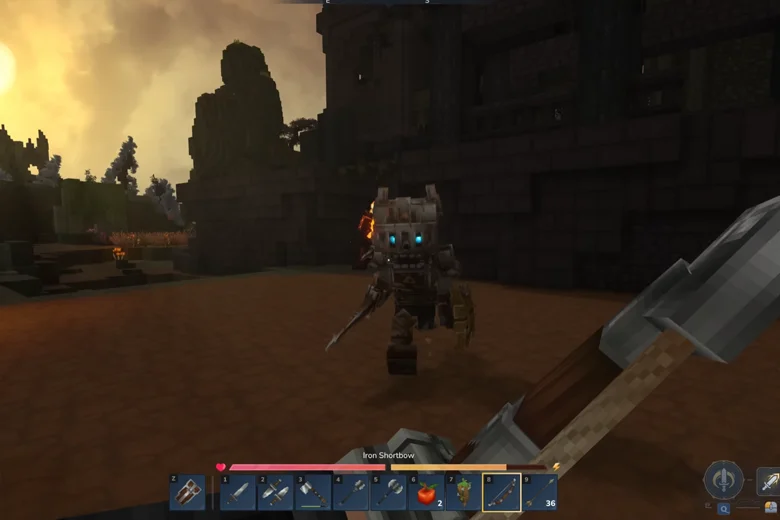Click the glowing sword square icon
Image resolution: width=780 pixels, height=520 pixels.
(x=768, y=482)
